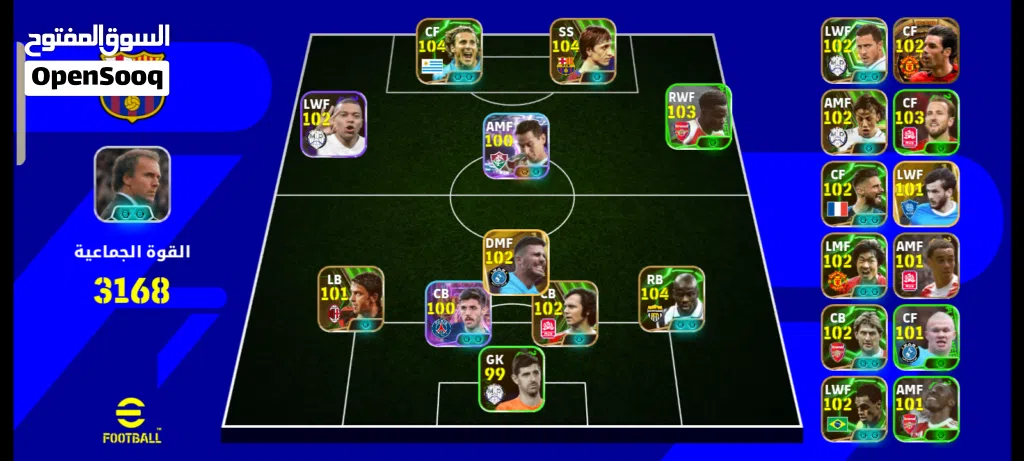Choose the CF 103 substitute card
Image resolution: width=1024 pixels, height=461 pixels.
[926, 122]
